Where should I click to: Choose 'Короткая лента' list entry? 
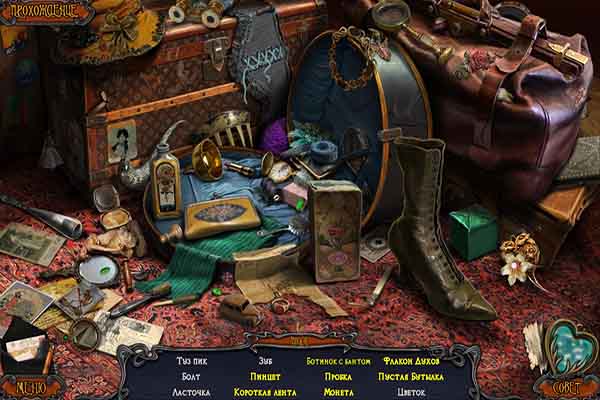coord(264,392)
